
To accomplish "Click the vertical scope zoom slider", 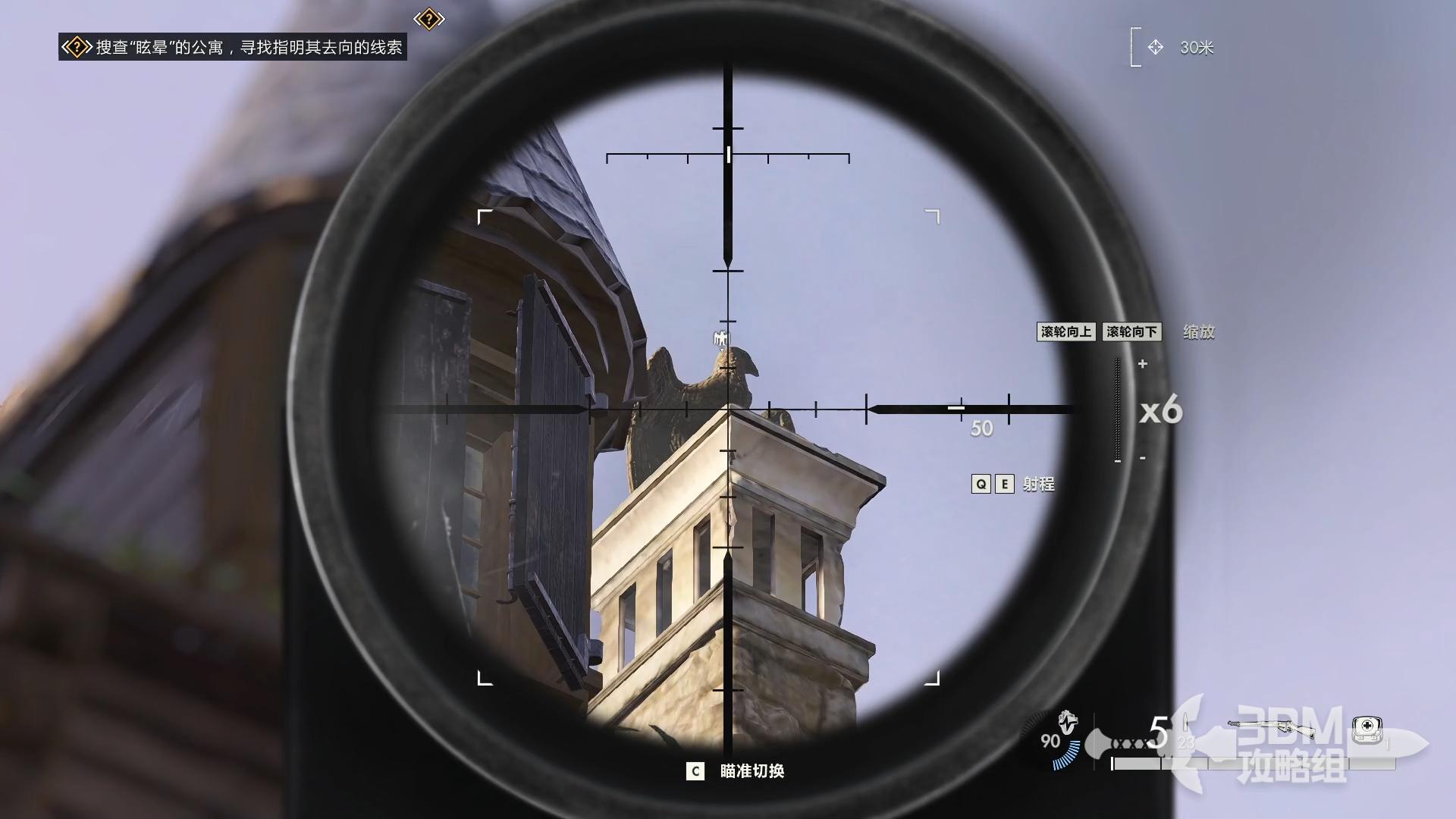I will (1118, 410).
